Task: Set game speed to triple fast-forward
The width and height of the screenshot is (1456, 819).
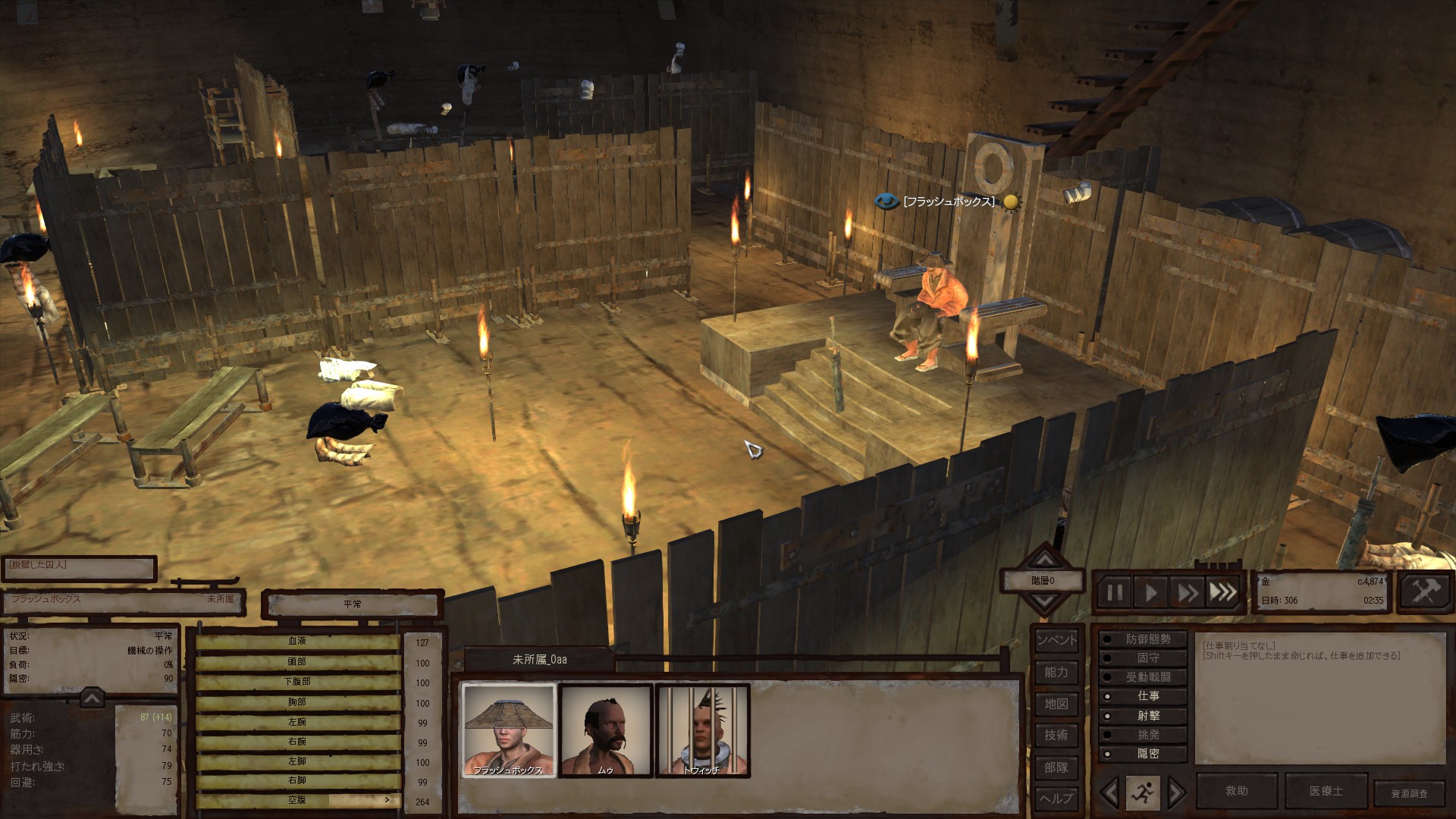Action: [x=1222, y=591]
